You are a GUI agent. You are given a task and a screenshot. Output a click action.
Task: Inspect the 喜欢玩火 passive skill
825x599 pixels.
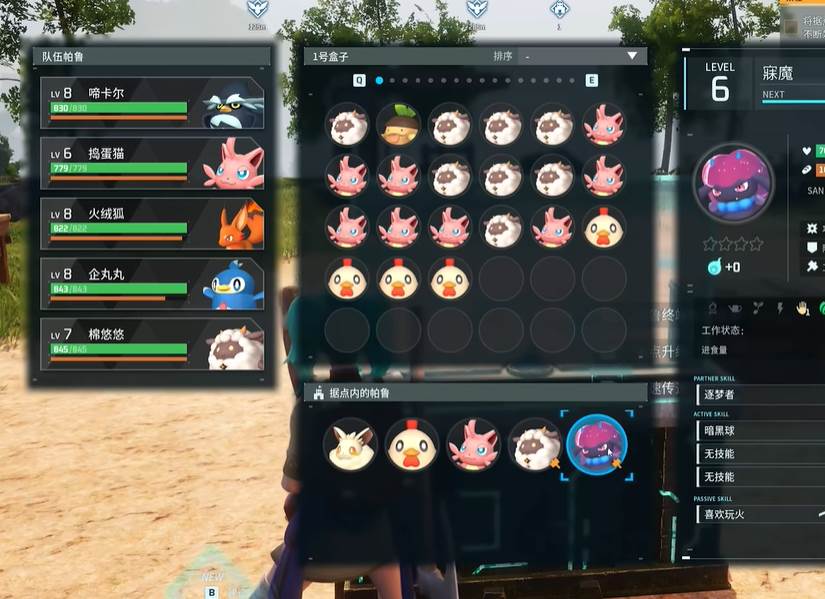(758, 514)
